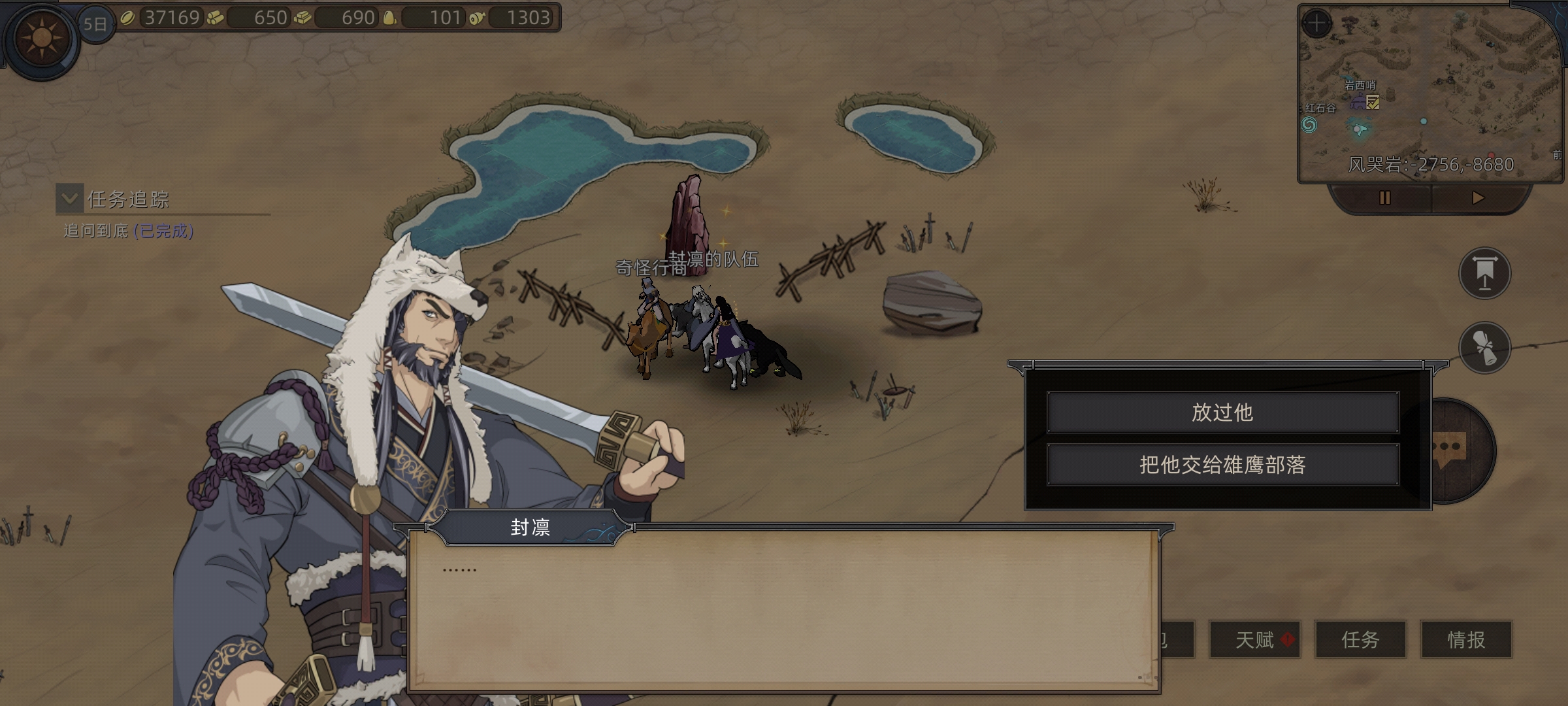1568x706 pixels.
Task: Pause game time under the minimap
Action: point(1384,198)
